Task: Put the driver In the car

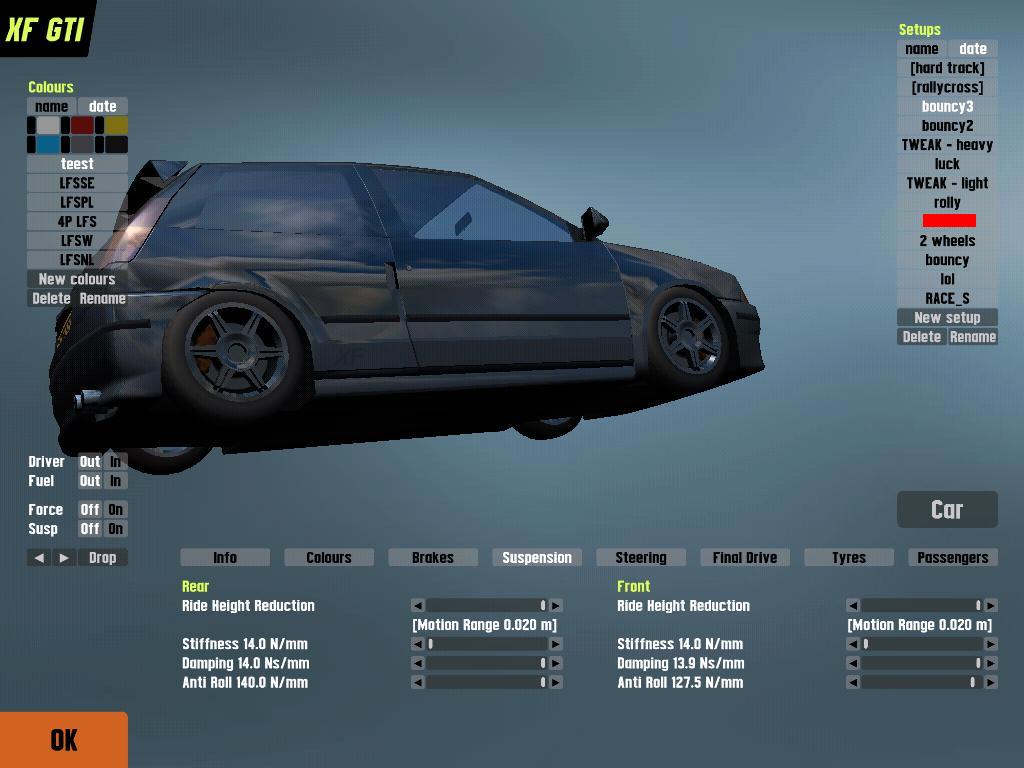Action: pos(116,462)
